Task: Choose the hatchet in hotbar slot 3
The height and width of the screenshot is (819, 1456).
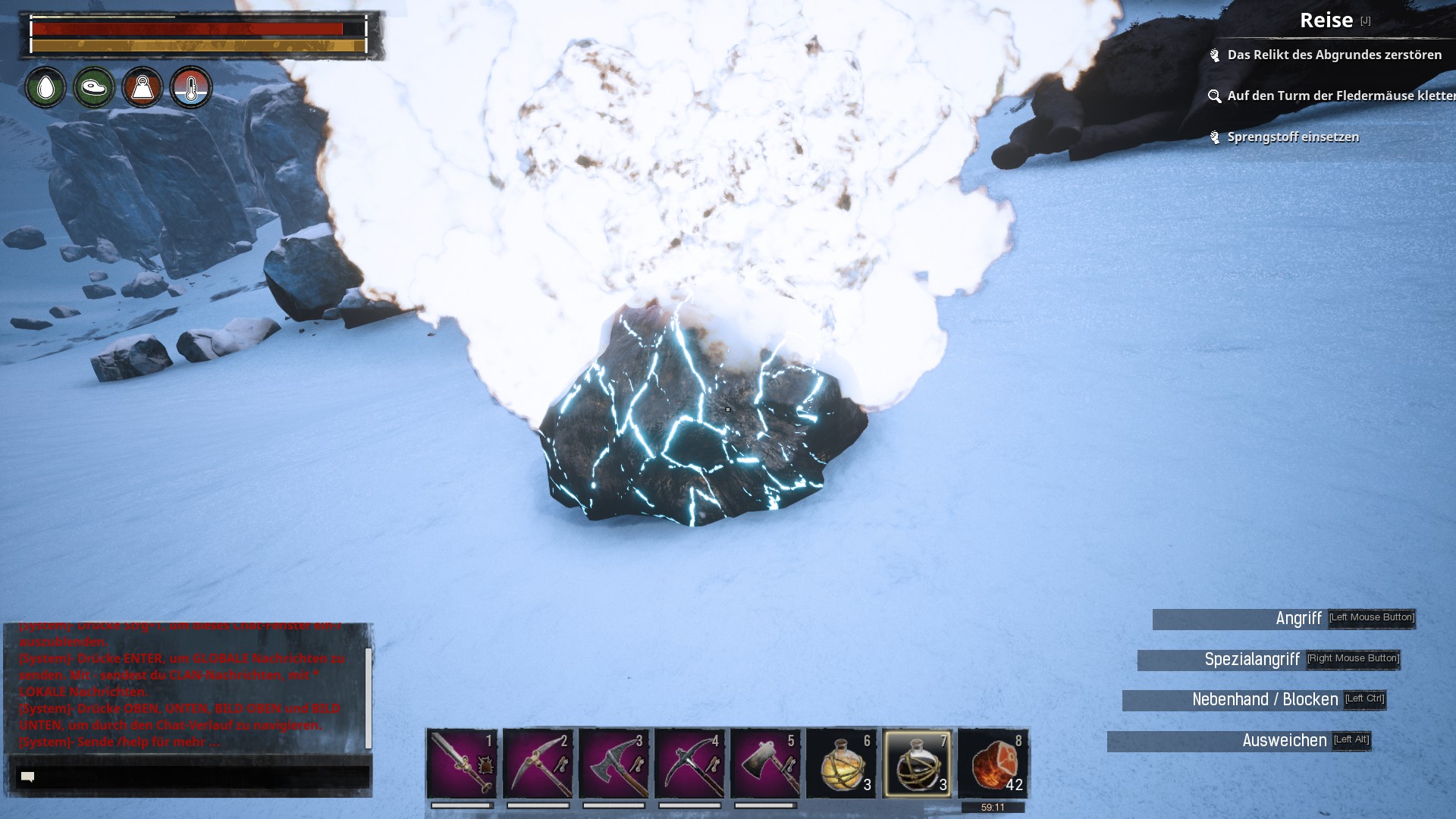Action: pos(613,763)
